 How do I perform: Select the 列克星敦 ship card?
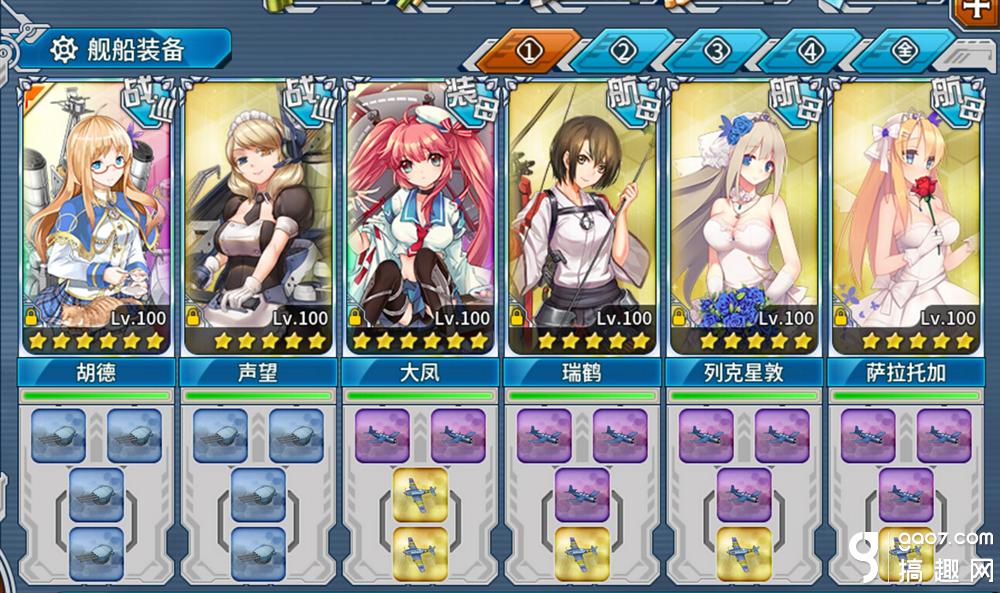click(x=743, y=220)
